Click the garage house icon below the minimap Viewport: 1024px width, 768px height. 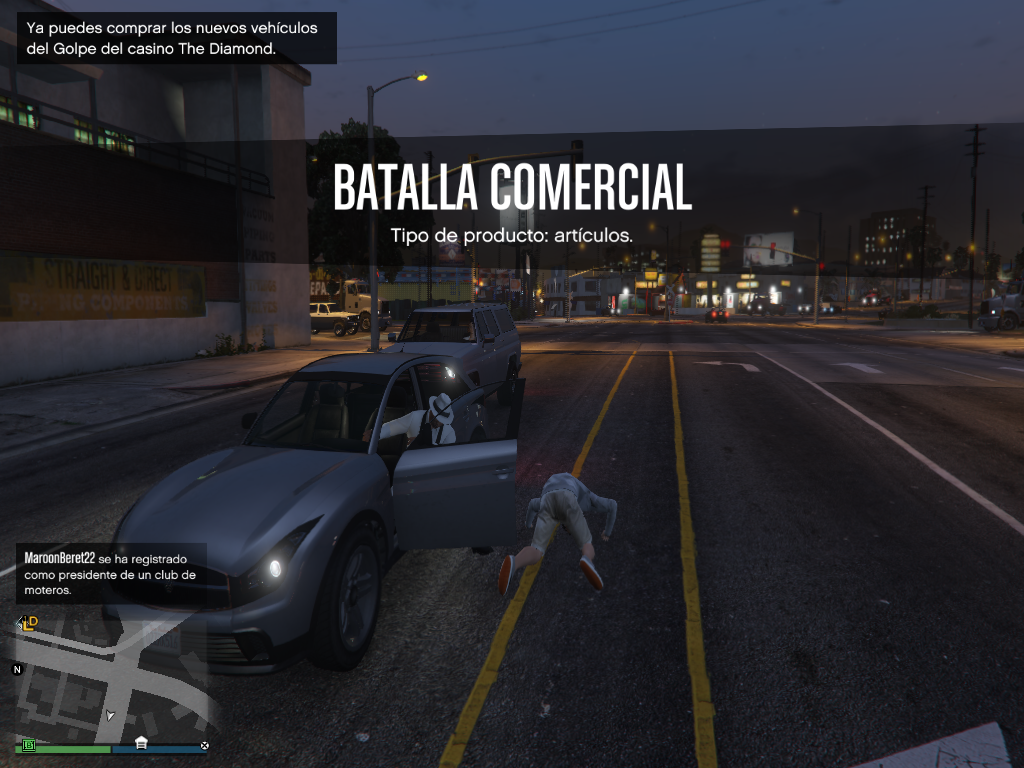click(142, 744)
